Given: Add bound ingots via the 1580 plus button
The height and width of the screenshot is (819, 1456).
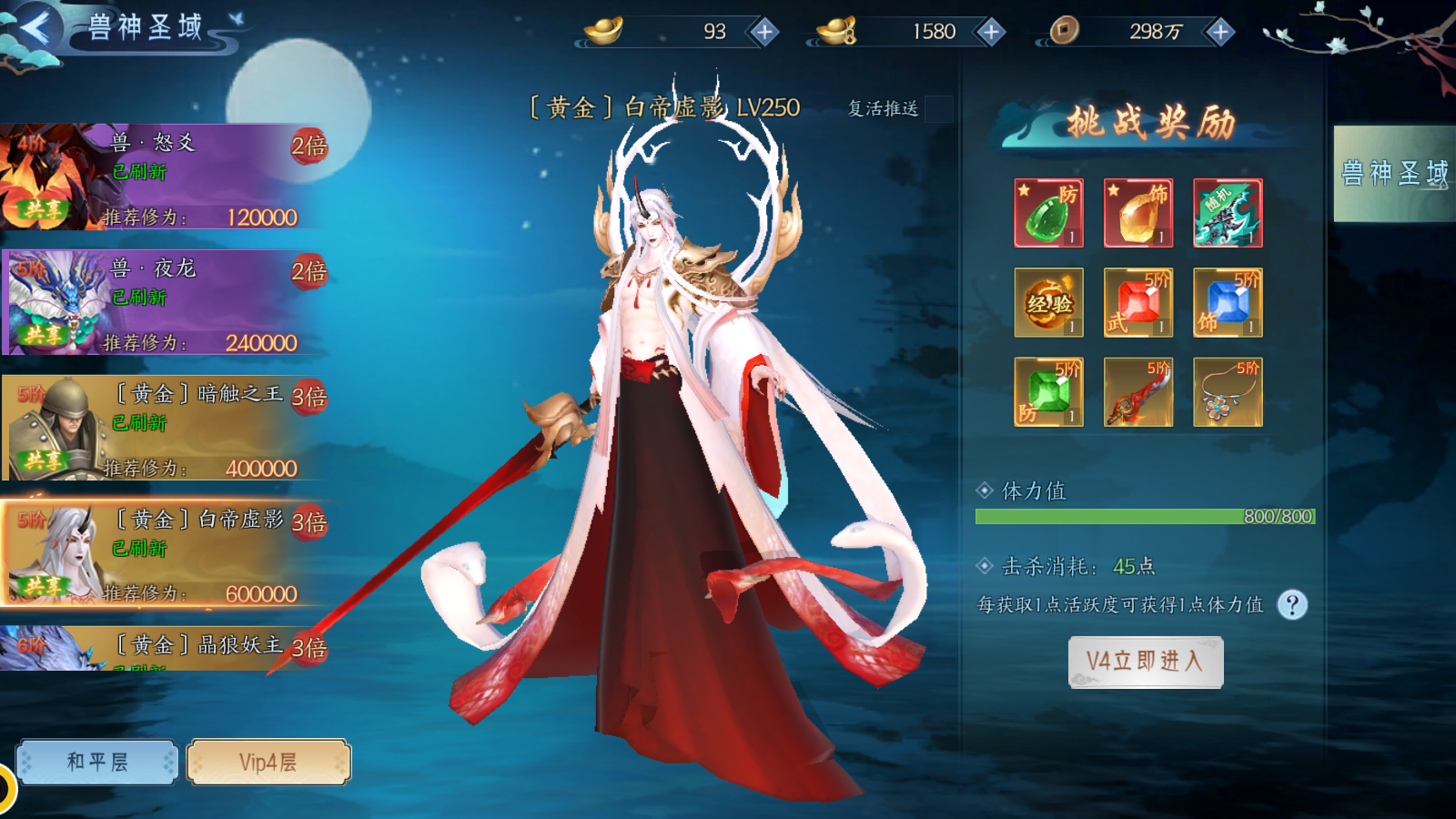Looking at the screenshot, I should [x=990, y=33].
